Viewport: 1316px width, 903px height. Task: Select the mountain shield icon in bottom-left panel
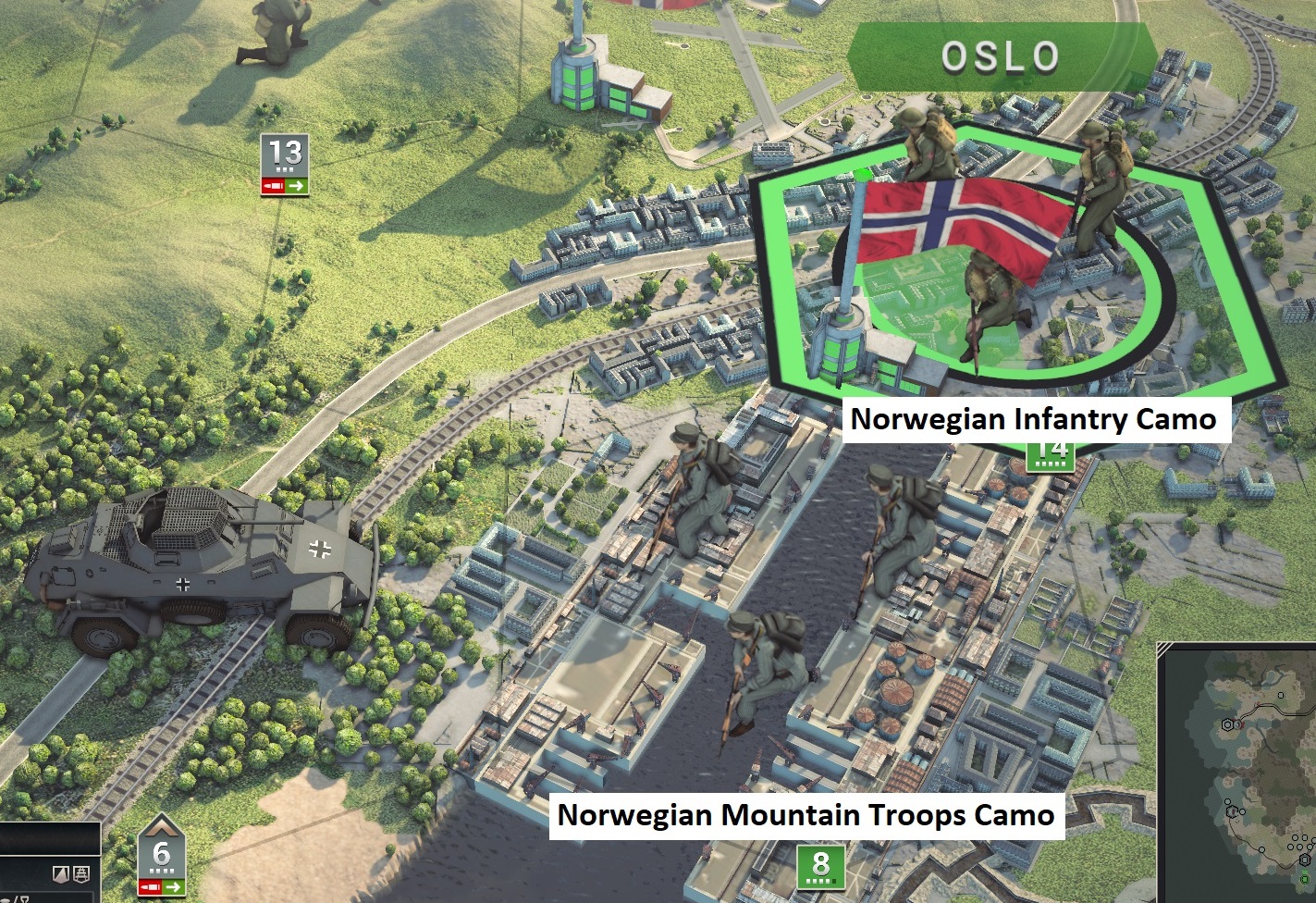(61, 873)
